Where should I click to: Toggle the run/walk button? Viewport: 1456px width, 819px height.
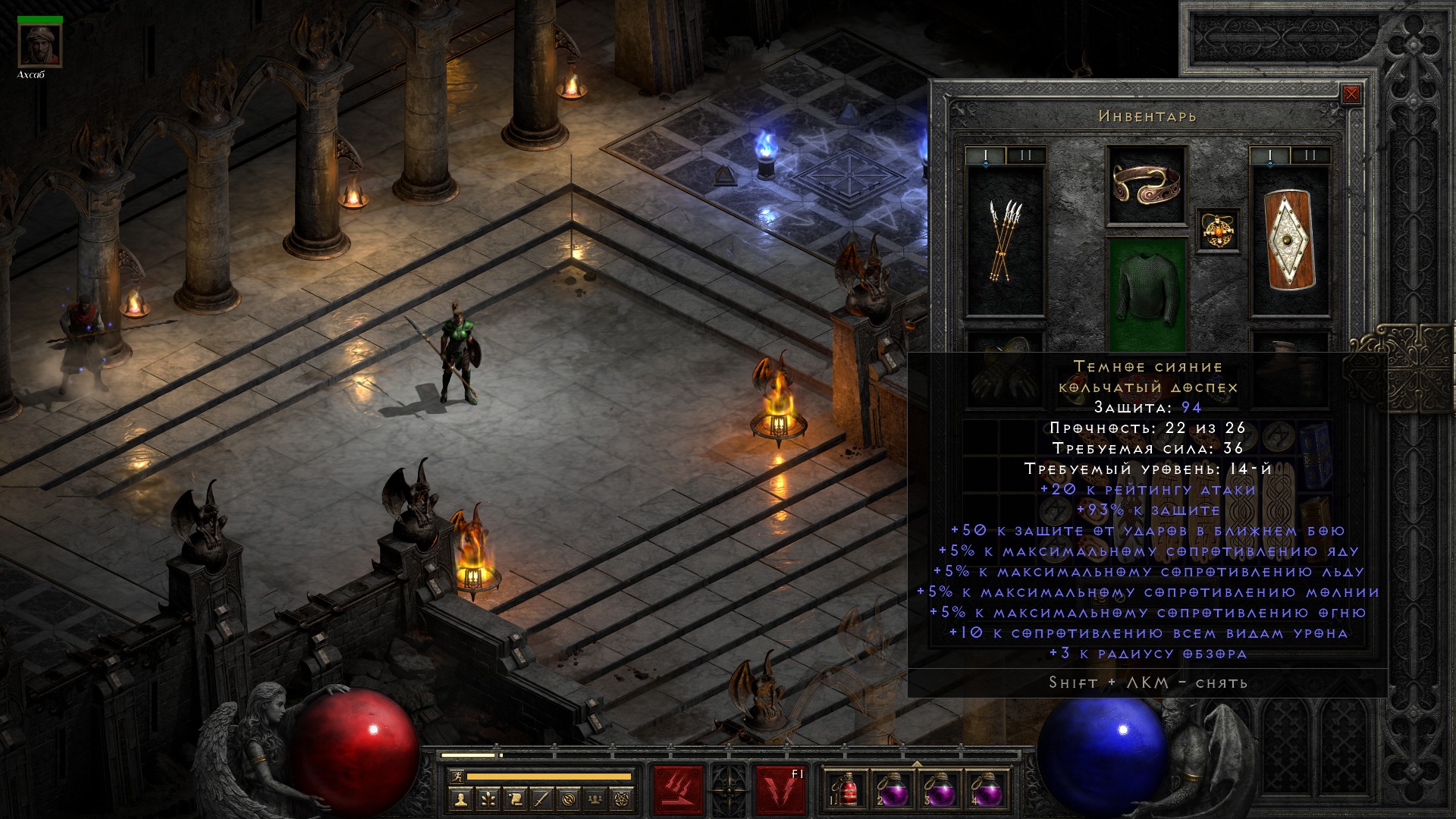pos(457,777)
